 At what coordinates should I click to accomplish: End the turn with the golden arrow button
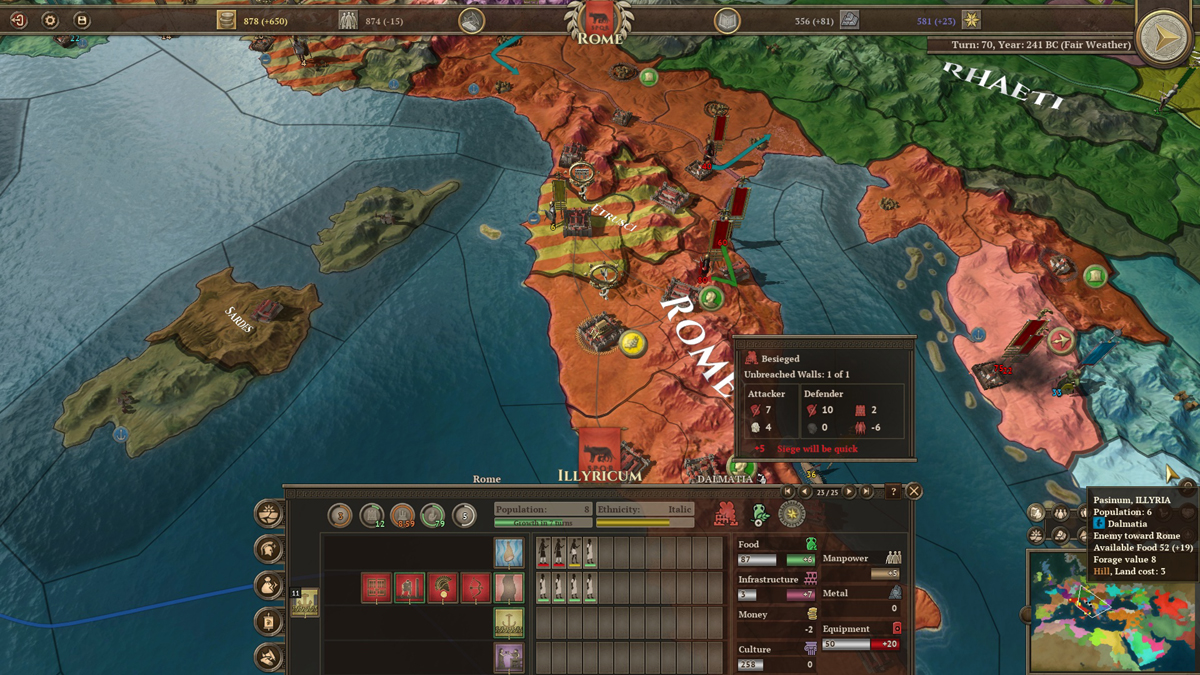coord(1162,38)
